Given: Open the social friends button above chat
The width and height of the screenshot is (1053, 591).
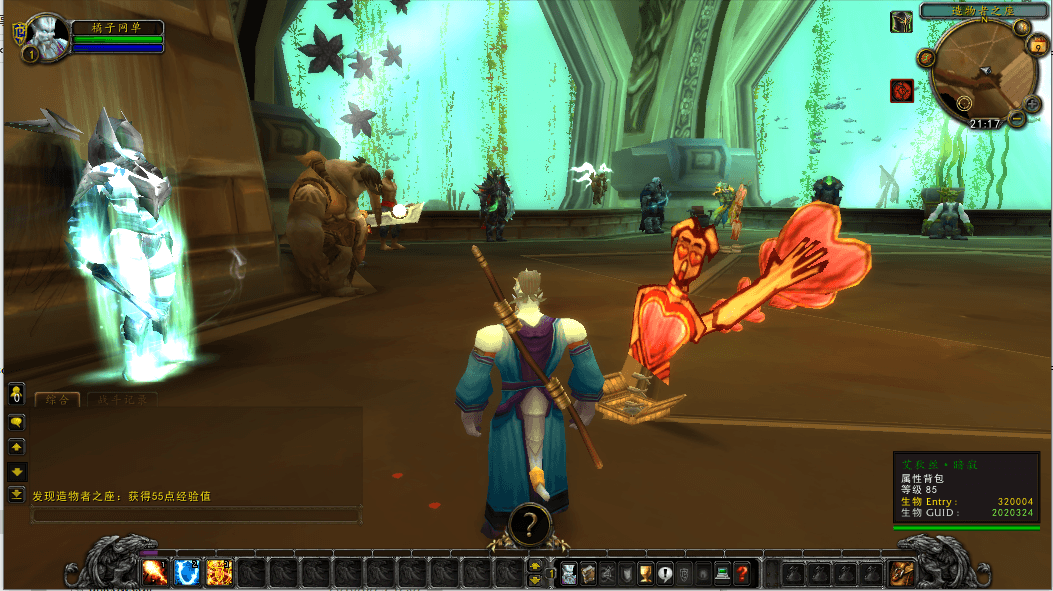Looking at the screenshot, I should tap(16, 395).
